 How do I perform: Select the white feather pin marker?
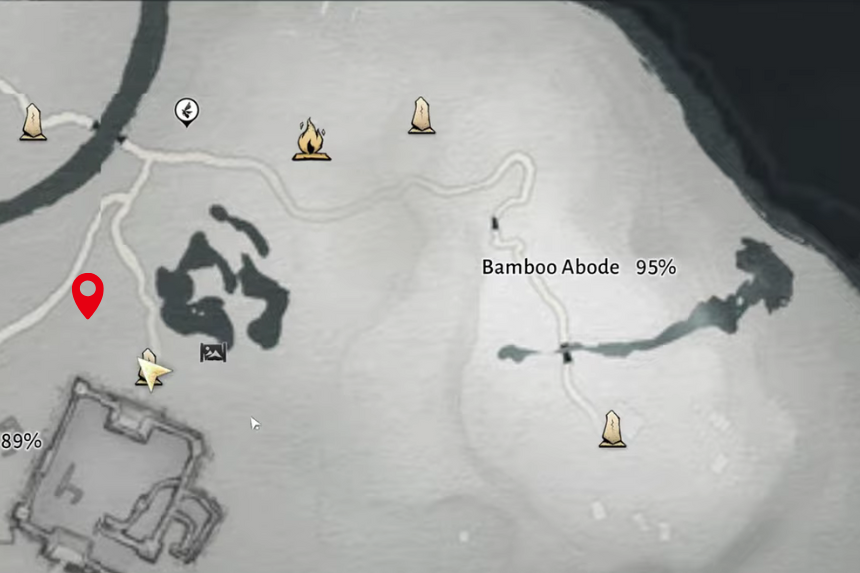(x=186, y=111)
